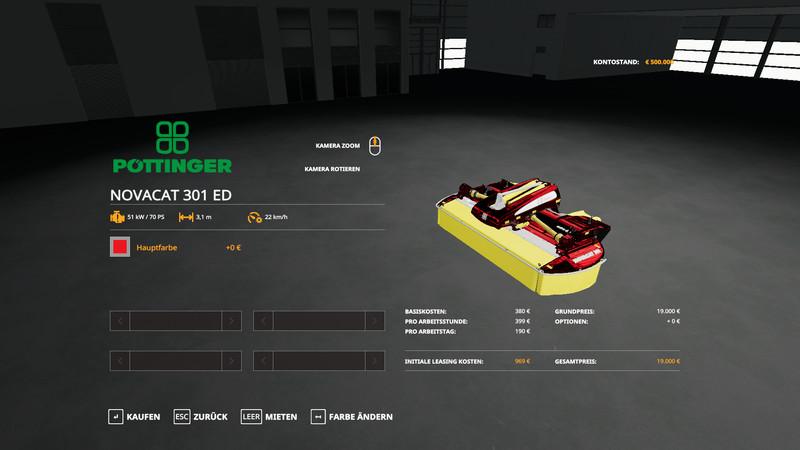Lease the mower with the Mieten button

270,416
